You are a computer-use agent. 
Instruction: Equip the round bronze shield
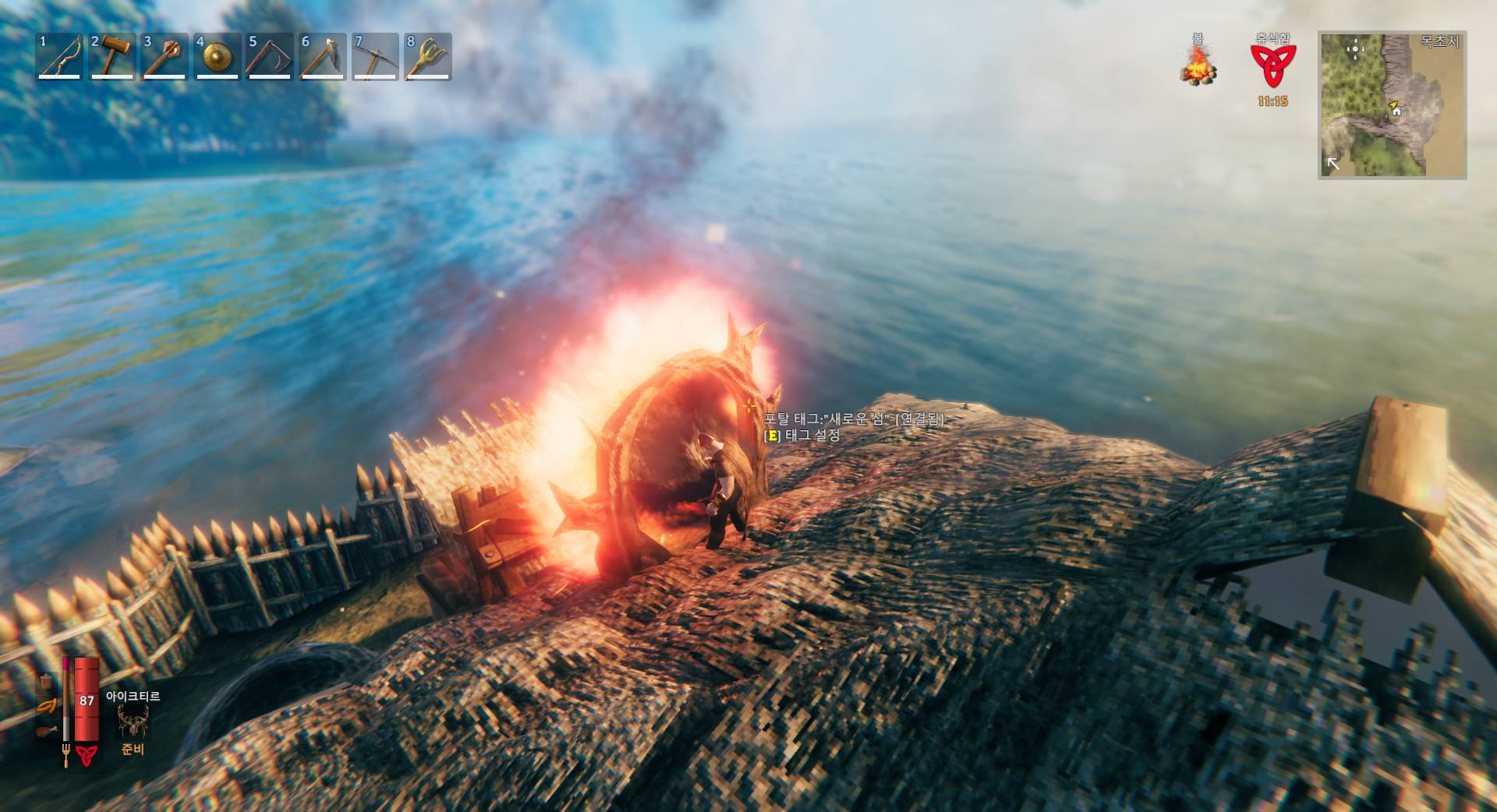tap(217, 56)
